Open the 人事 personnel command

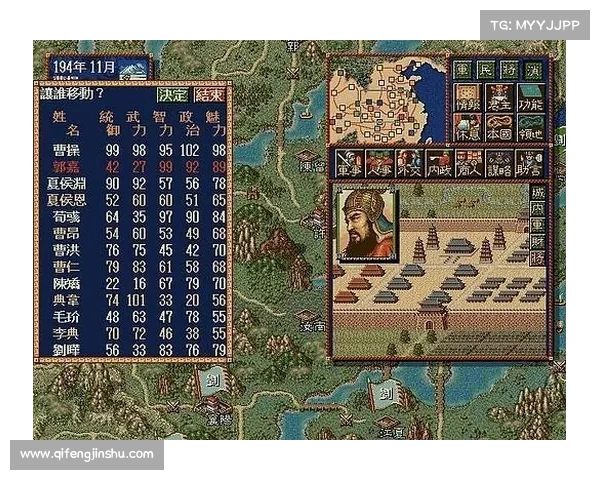point(378,162)
